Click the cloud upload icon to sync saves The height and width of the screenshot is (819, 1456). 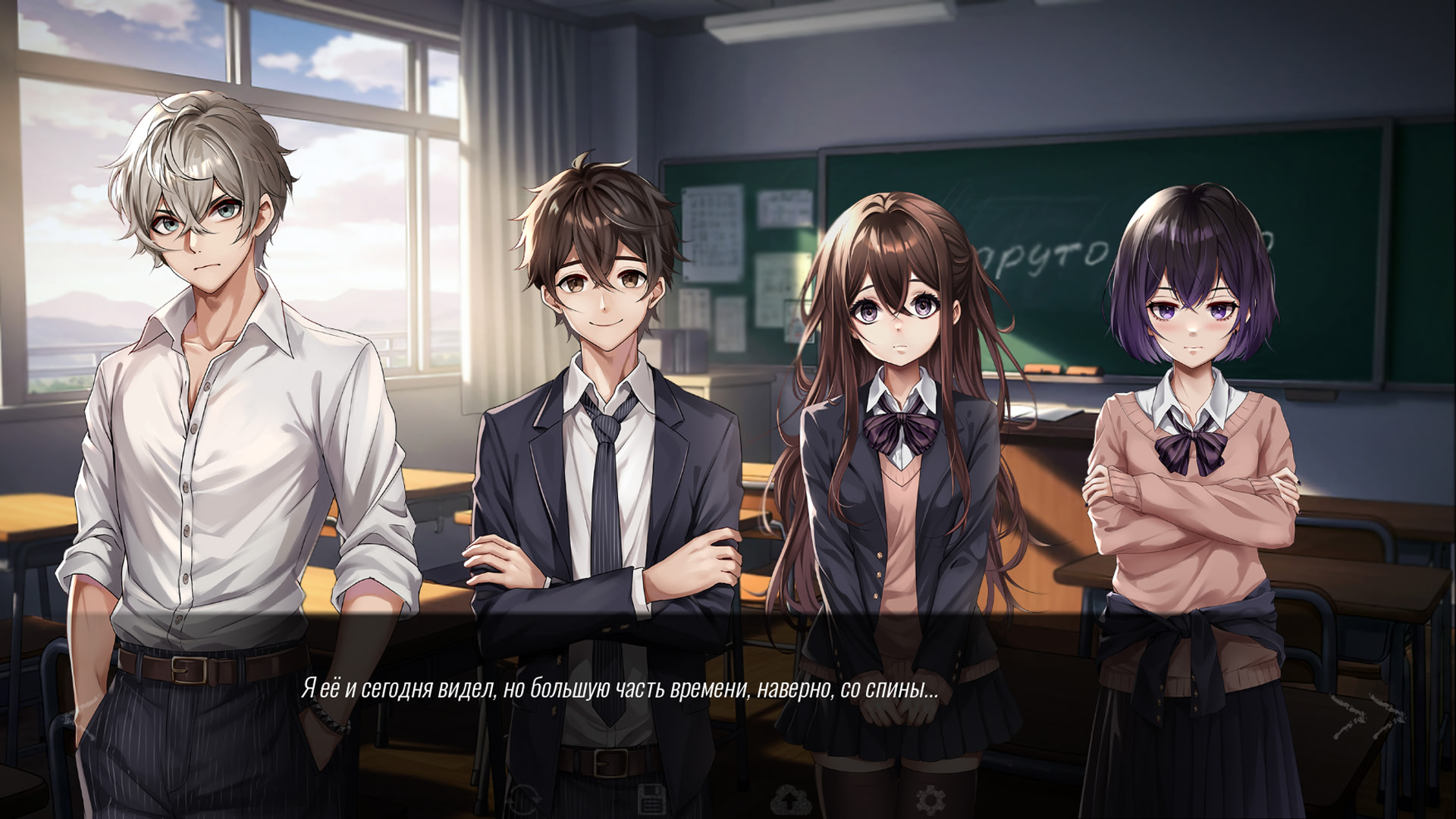click(x=791, y=802)
